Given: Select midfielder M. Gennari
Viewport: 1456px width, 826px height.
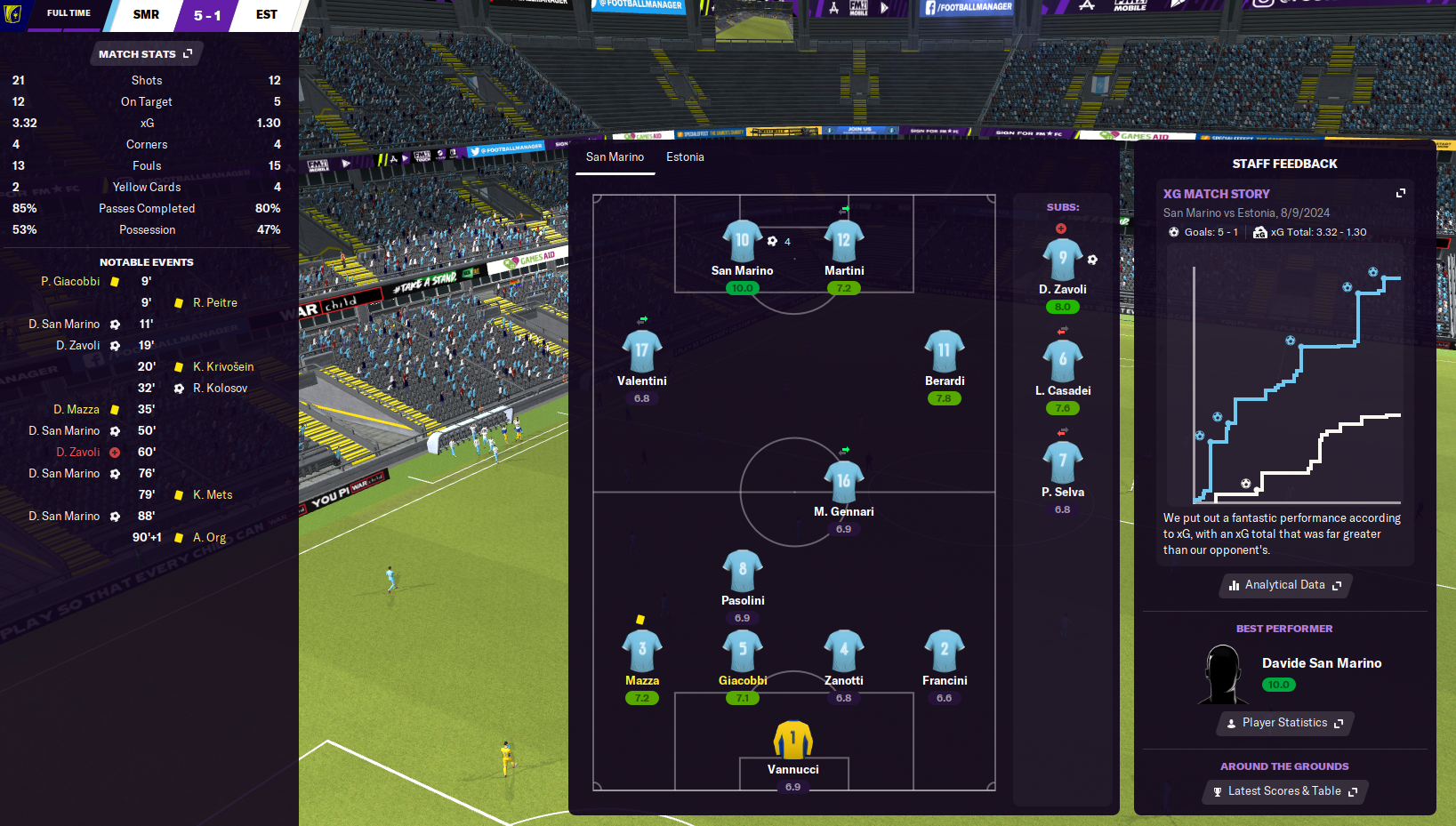Looking at the screenshot, I should coord(843,482).
